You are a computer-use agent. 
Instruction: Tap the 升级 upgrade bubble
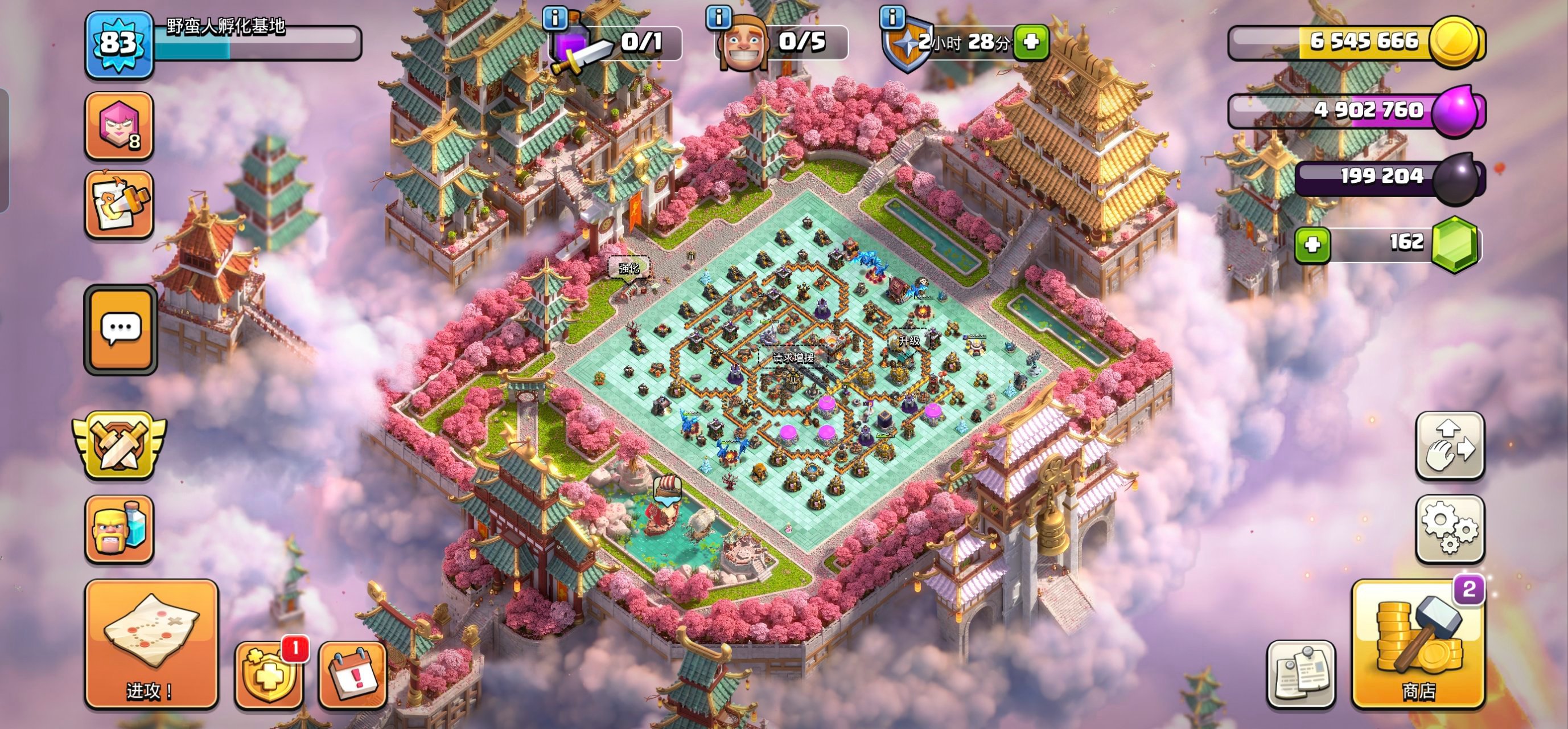point(909,341)
